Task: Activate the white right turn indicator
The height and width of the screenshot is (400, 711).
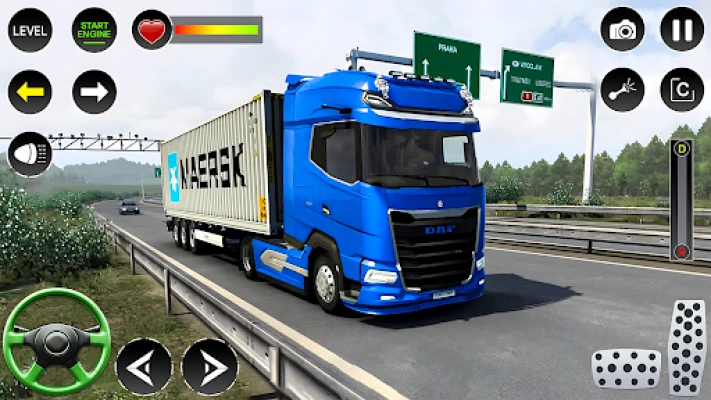Action: (94, 92)
